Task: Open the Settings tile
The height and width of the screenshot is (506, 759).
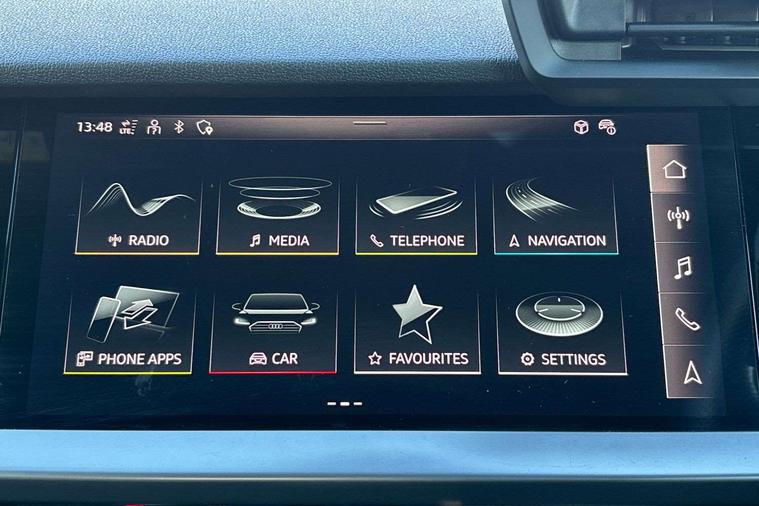Action: pyautogui.click(x=561, y=332)
